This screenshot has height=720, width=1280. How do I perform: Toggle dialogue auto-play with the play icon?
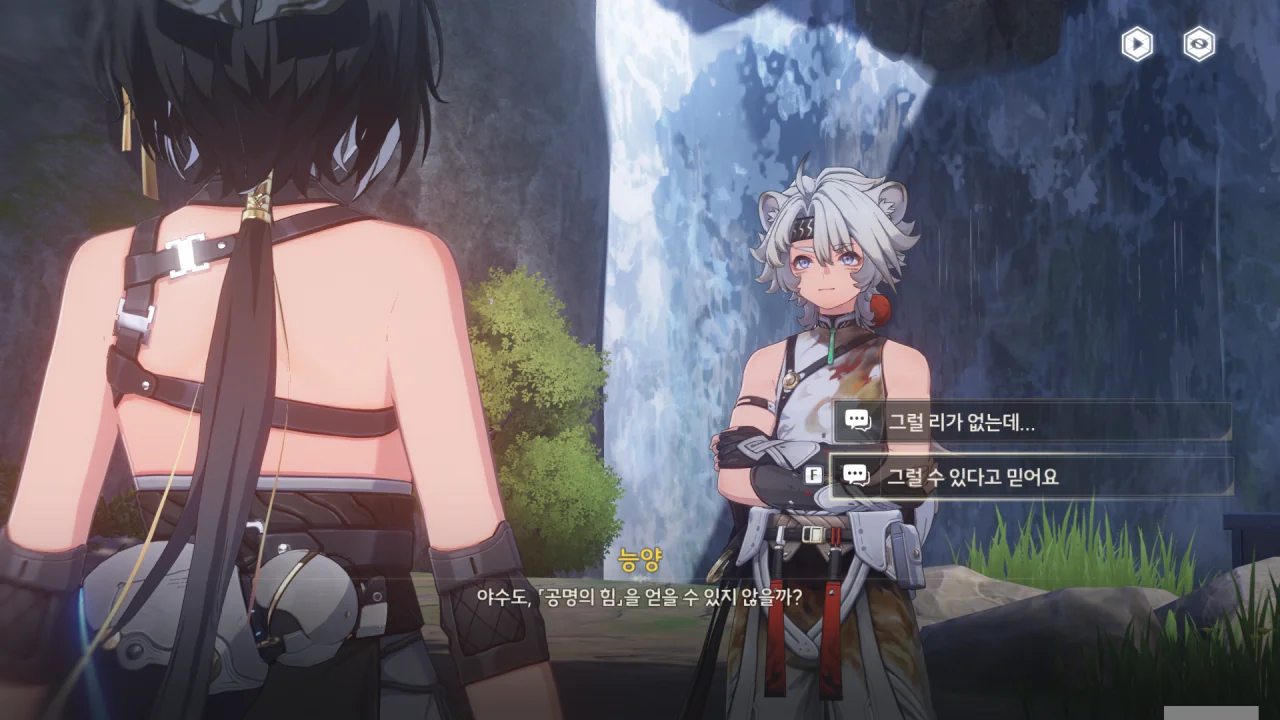point(1137,44)
